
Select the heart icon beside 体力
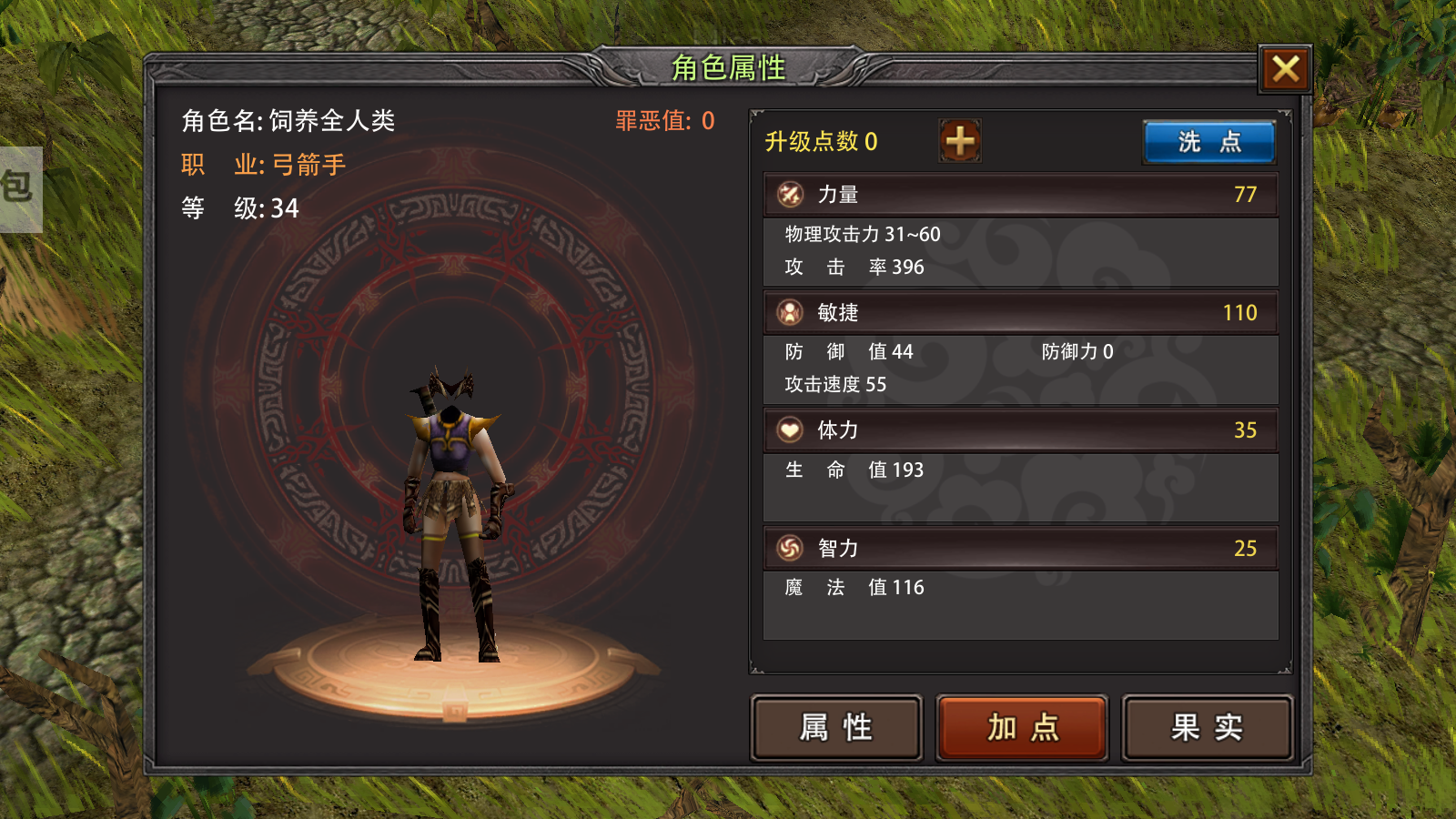point(790,430)
